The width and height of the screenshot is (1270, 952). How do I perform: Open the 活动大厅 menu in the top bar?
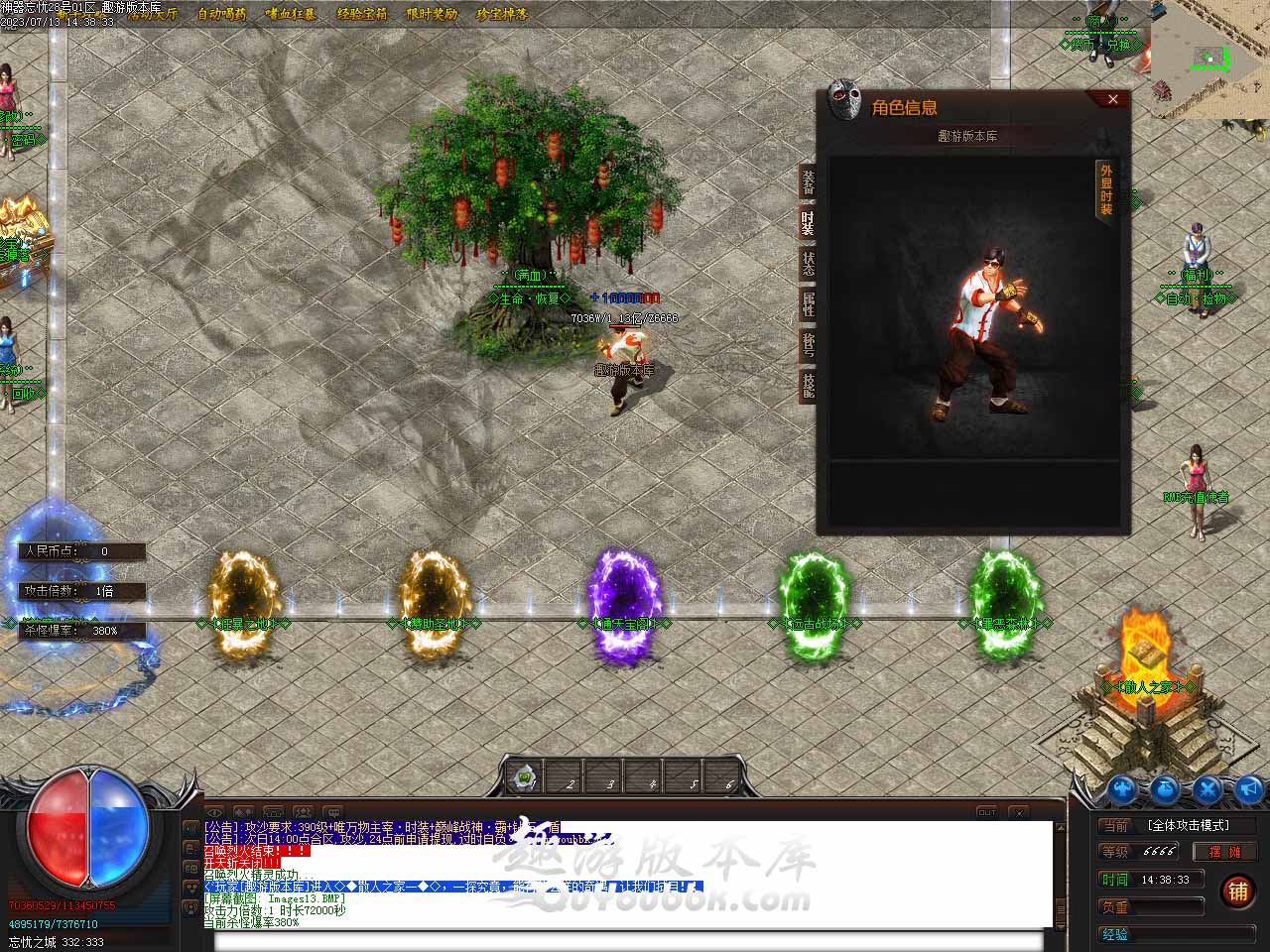tap(152, 14)
